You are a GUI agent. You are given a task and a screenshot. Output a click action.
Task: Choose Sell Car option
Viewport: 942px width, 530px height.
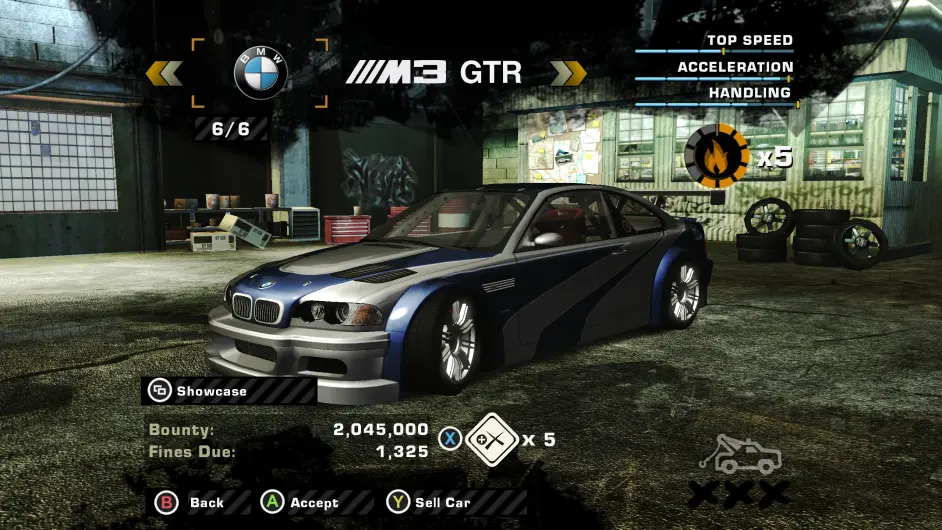(429, 502)
